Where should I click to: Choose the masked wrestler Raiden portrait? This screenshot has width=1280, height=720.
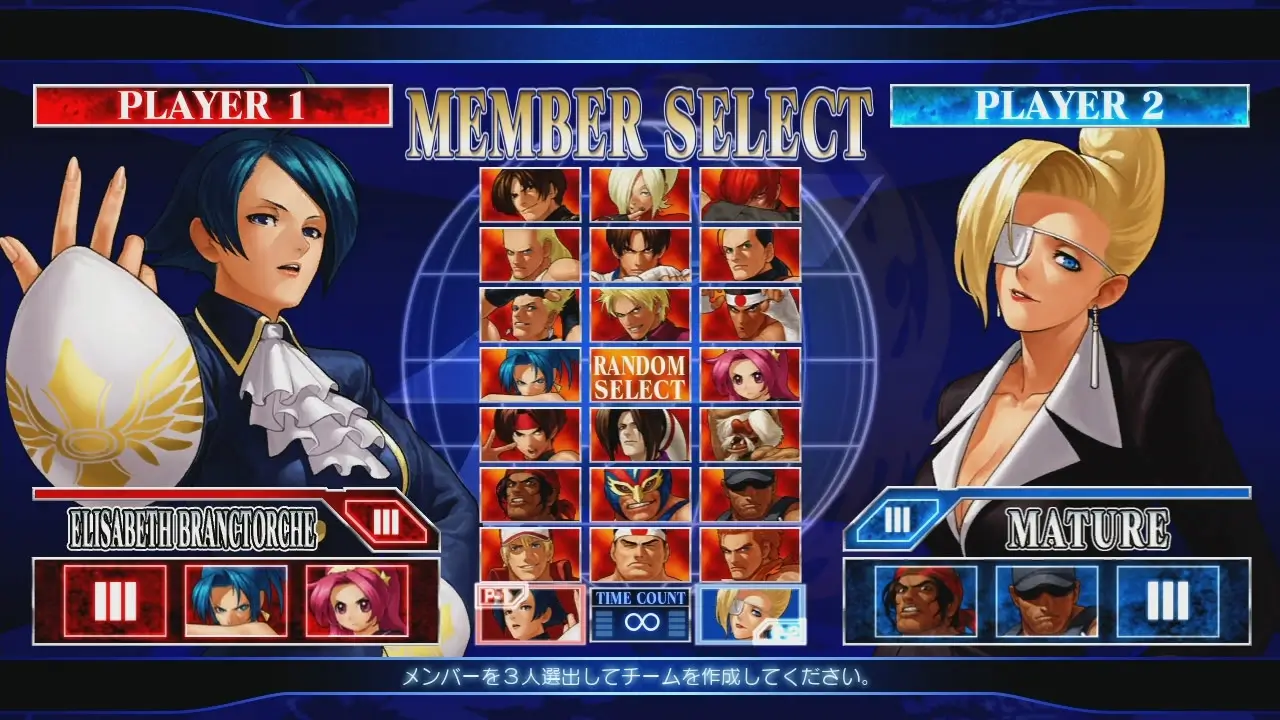tap(639, 492)
